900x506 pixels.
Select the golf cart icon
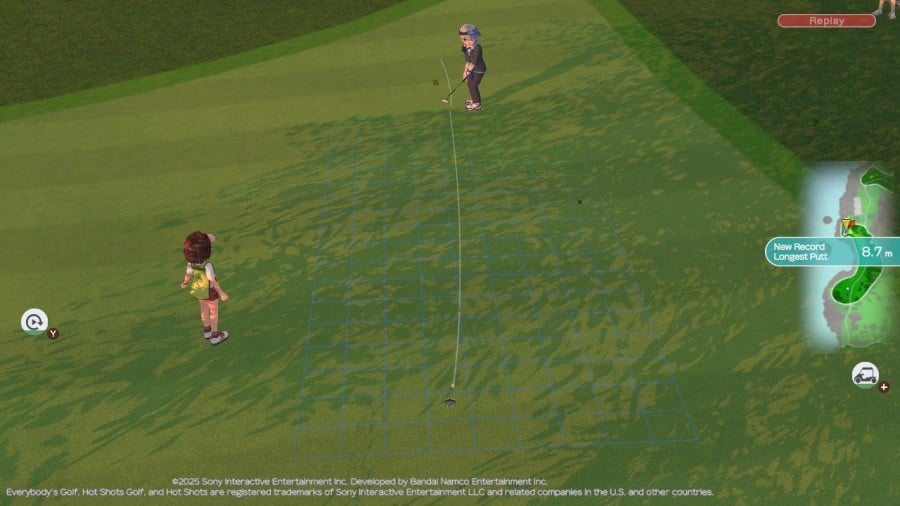pyautogui.click(x=865, y=375)
